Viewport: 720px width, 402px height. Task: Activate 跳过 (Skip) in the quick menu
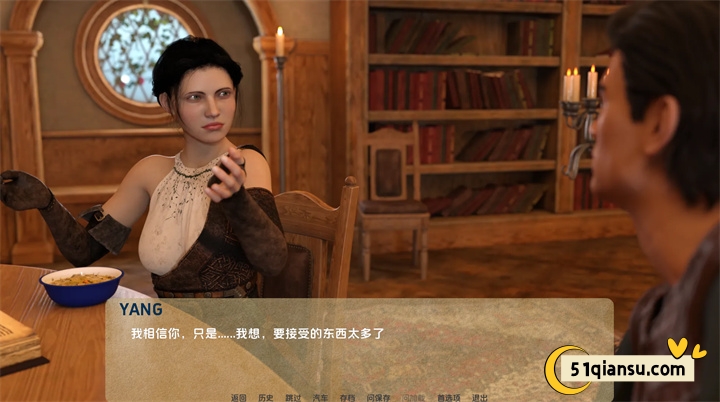tap(293, 397)
